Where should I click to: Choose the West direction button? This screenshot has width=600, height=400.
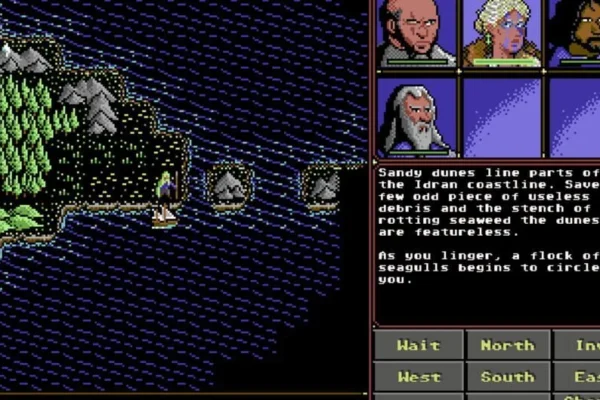pos(418,378)
